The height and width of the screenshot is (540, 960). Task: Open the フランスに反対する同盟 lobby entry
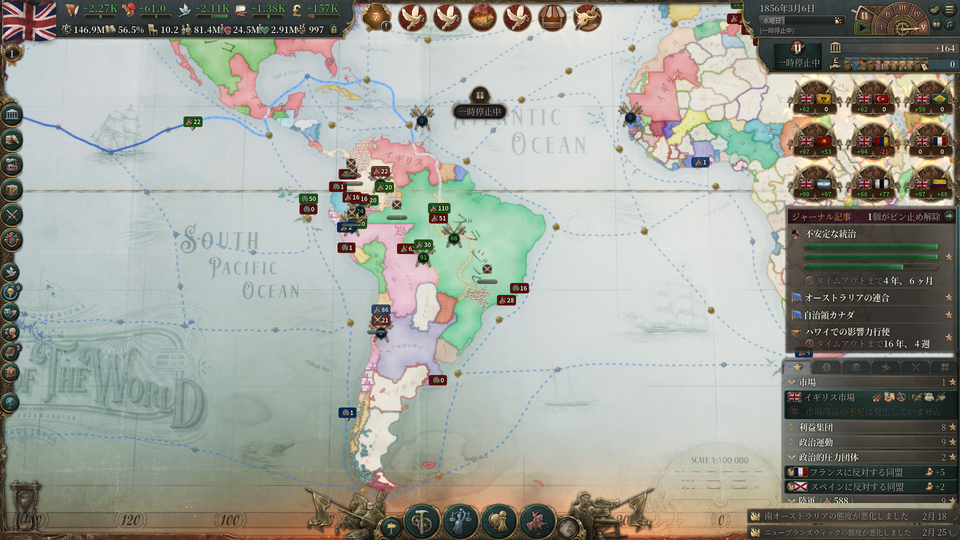click(x=860, y=472)
